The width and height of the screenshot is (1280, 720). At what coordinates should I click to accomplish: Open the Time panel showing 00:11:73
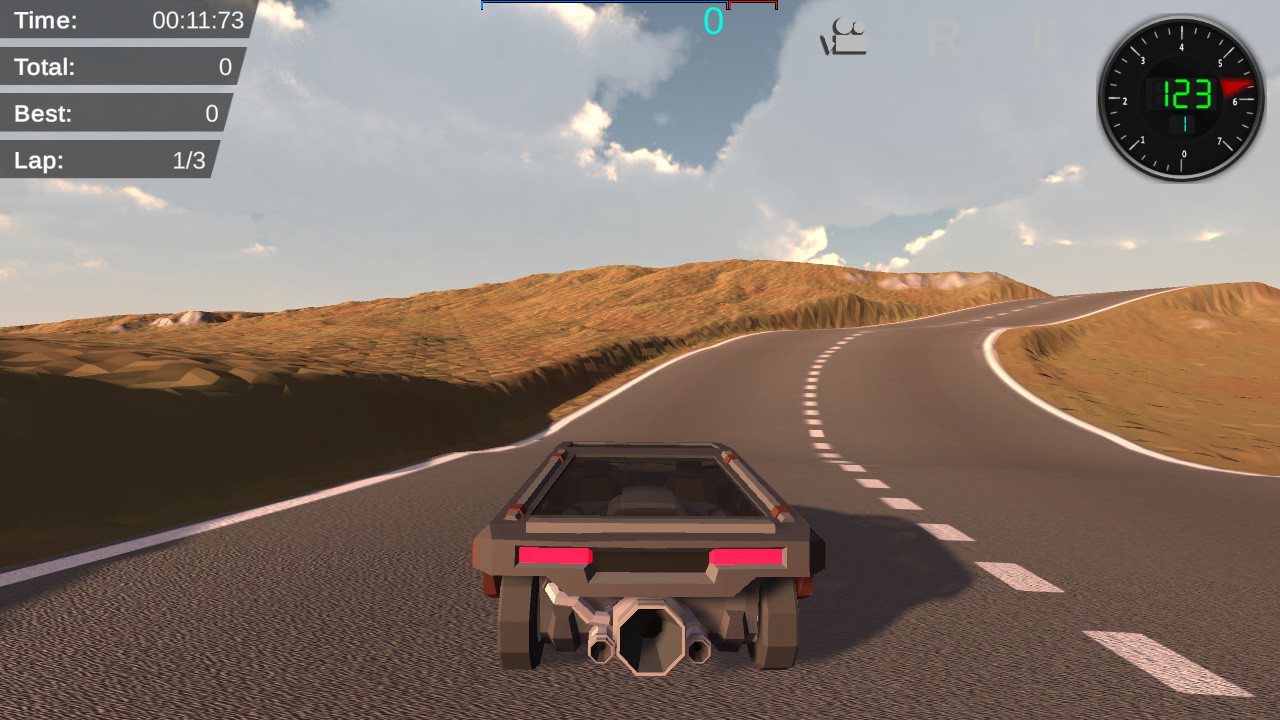click(120, 20)
